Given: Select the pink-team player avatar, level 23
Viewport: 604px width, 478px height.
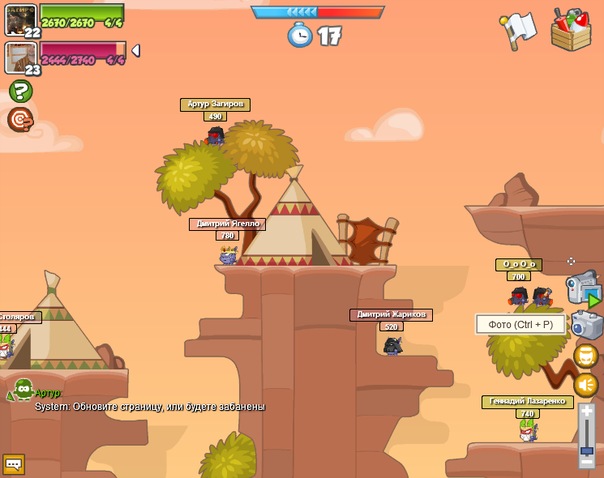Looking at the screenshot, I should tap(21, 57).
